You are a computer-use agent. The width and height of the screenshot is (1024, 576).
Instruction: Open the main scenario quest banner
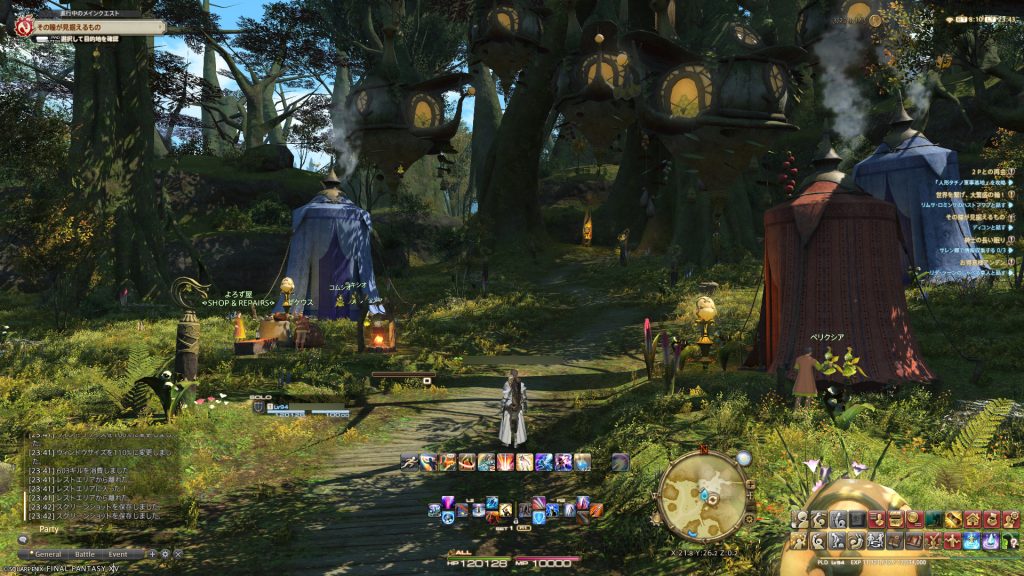88,27
